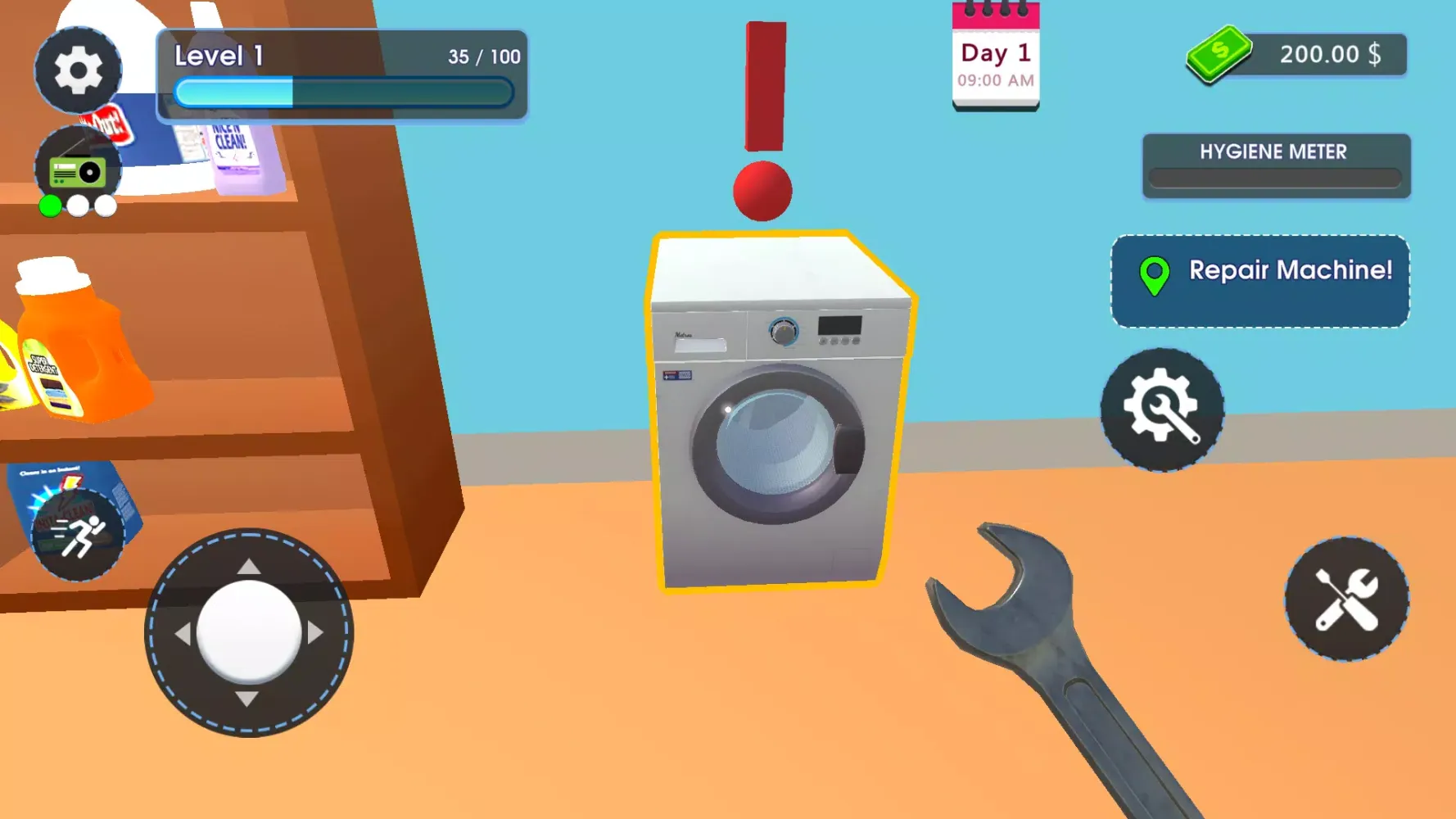Open the settings gear menu
1456x819 pixels.
(79, 70)
